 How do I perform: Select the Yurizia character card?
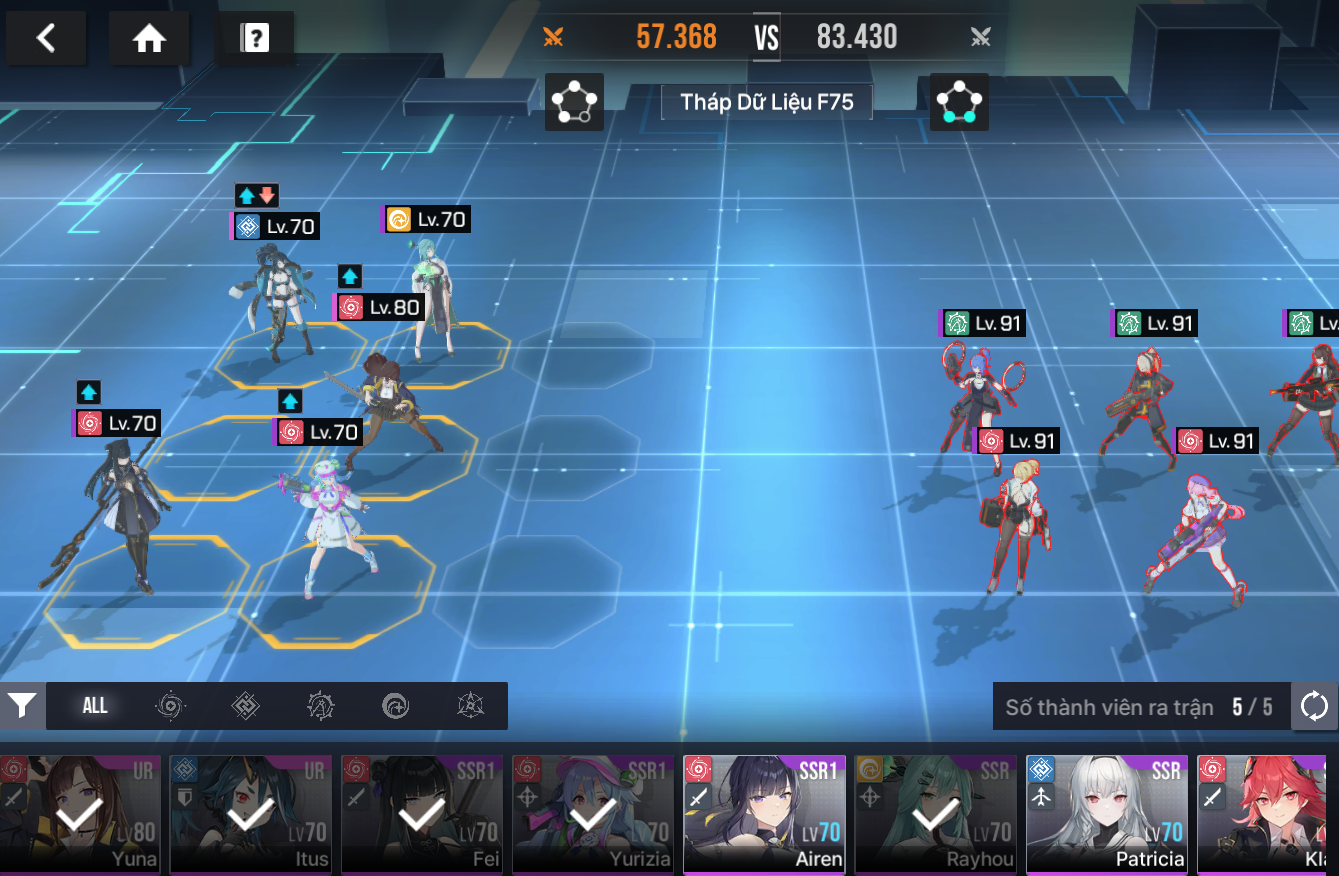pos(593,814)
